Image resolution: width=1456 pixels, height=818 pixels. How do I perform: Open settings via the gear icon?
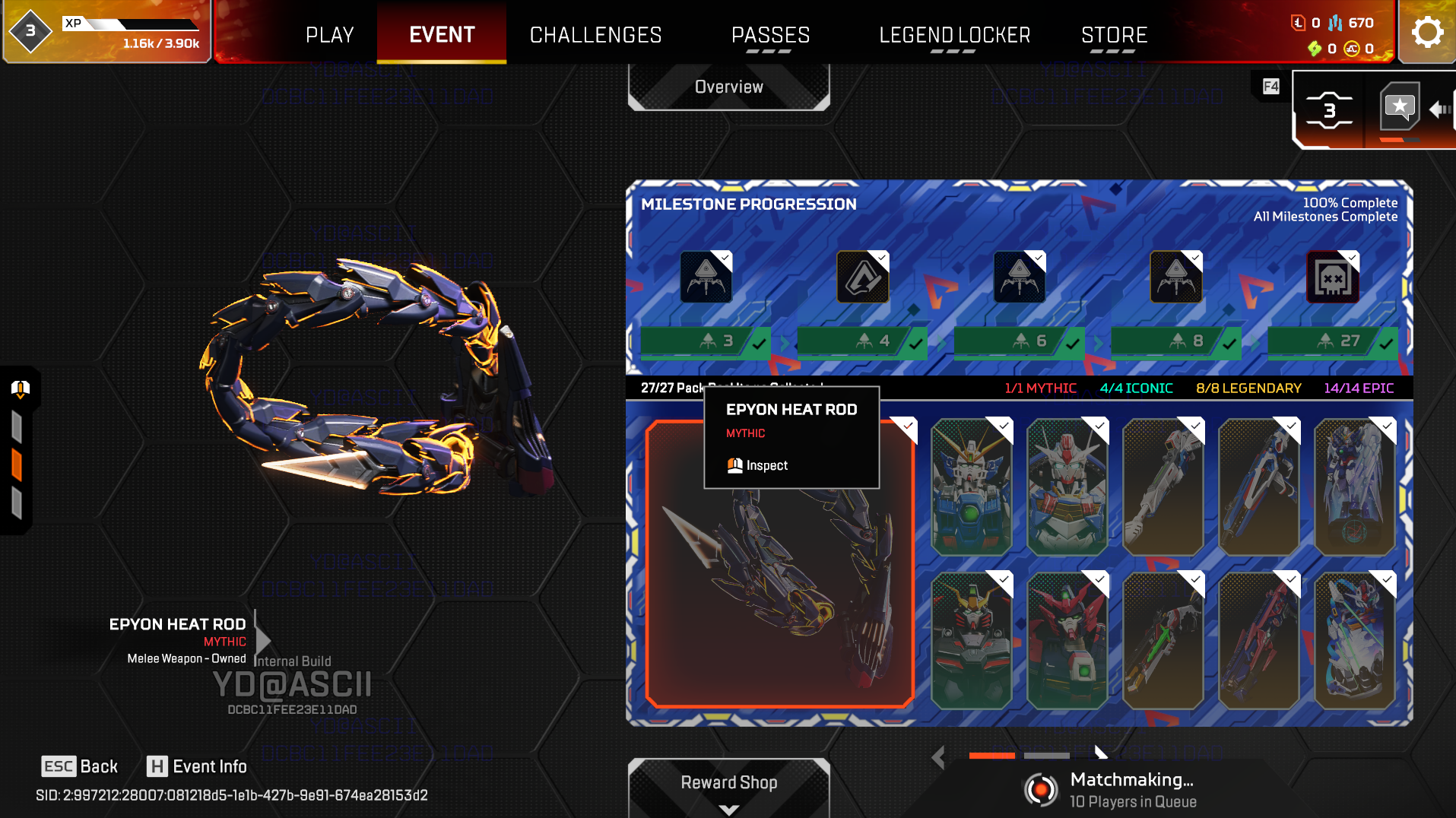pyautogui.click(x=1426, y=32)
